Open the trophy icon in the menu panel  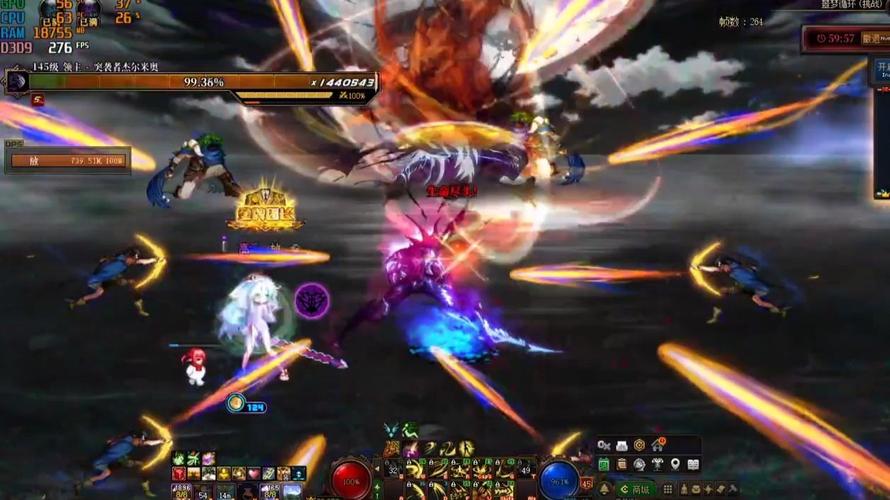(x=657, y=464)
